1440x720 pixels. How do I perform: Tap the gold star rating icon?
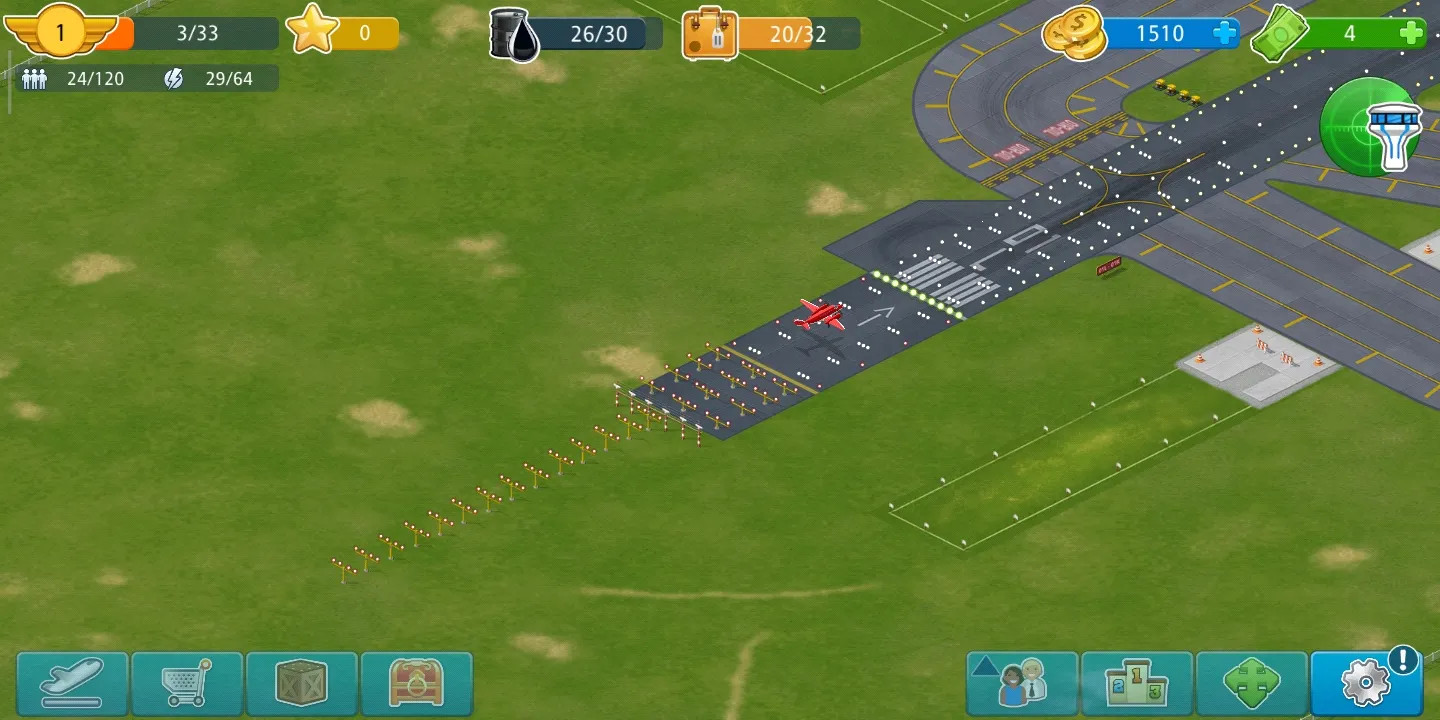pyautogui.click(x=312, y=32)
